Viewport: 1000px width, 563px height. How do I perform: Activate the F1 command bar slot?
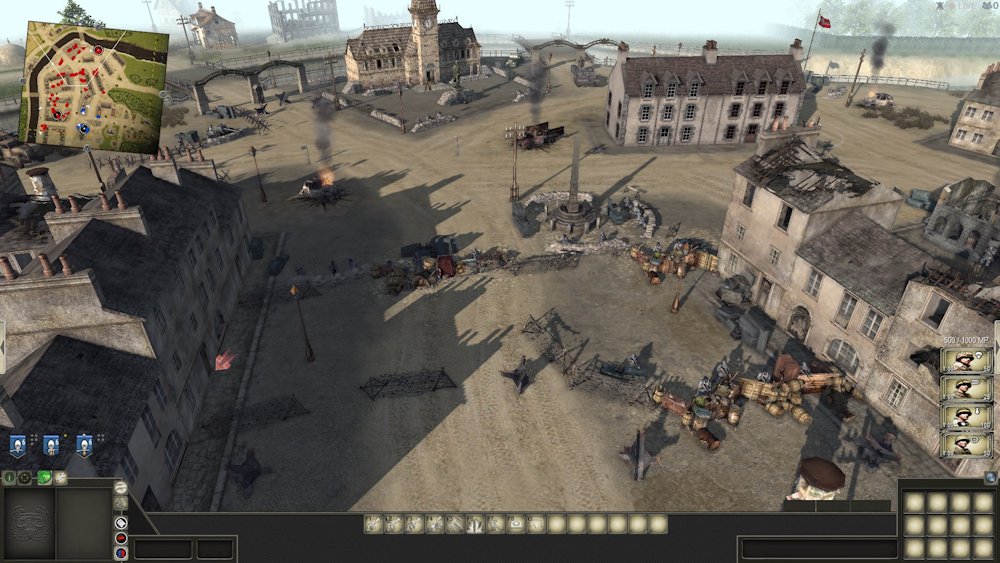tap(373, 523)
